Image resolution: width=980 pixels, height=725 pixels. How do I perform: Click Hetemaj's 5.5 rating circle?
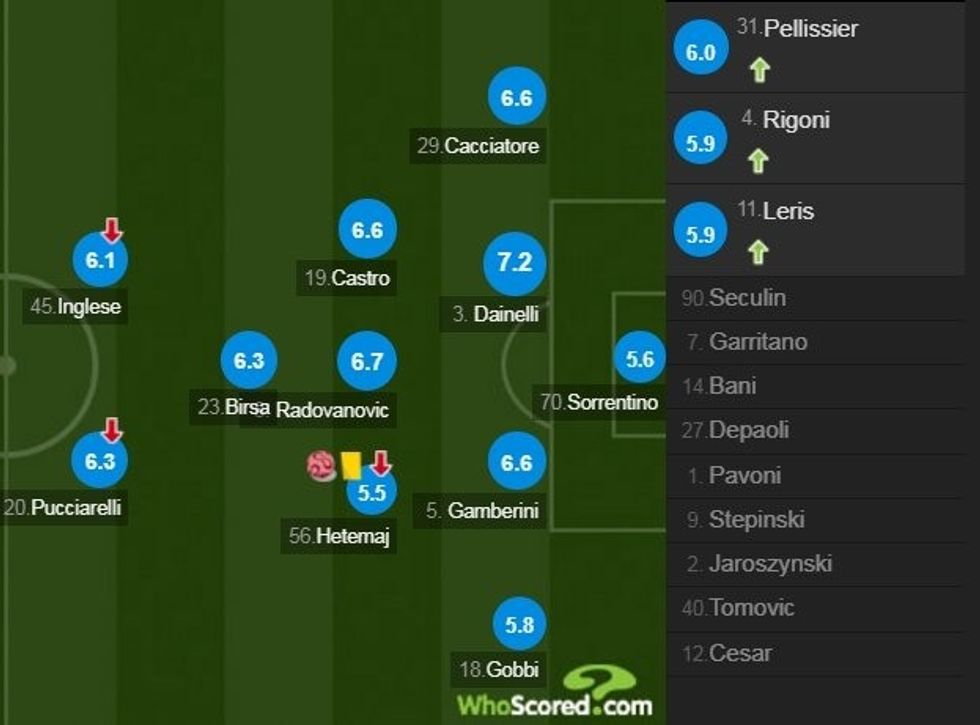[x=371, y=491]
